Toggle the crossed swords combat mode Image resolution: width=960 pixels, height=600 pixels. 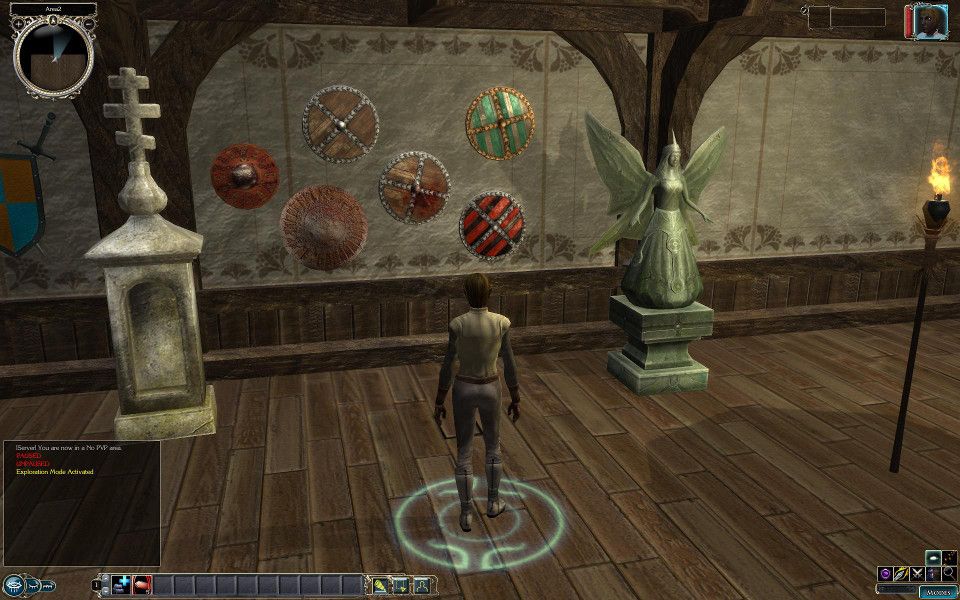916,573
